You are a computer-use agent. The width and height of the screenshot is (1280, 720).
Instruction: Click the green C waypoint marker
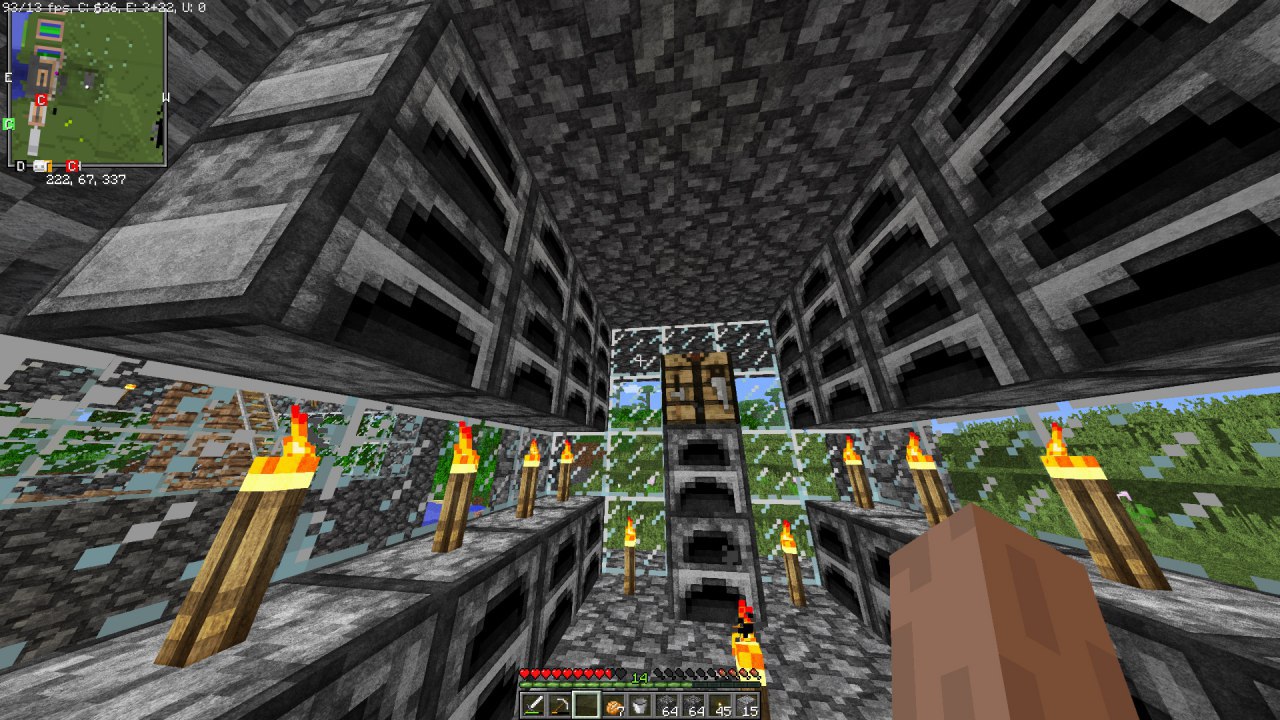coord(9,124)
